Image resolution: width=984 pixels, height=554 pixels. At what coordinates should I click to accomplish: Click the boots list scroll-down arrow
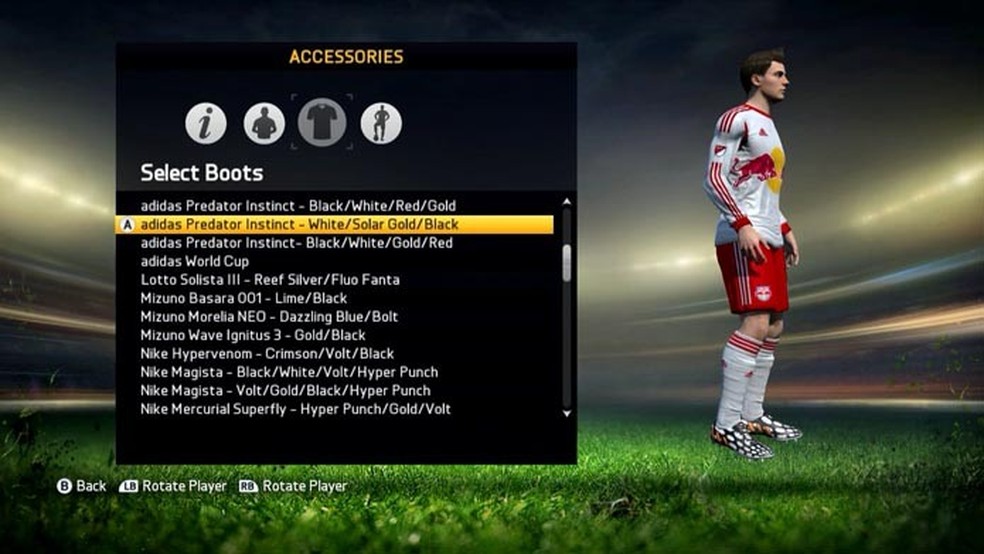pos(567,412)
